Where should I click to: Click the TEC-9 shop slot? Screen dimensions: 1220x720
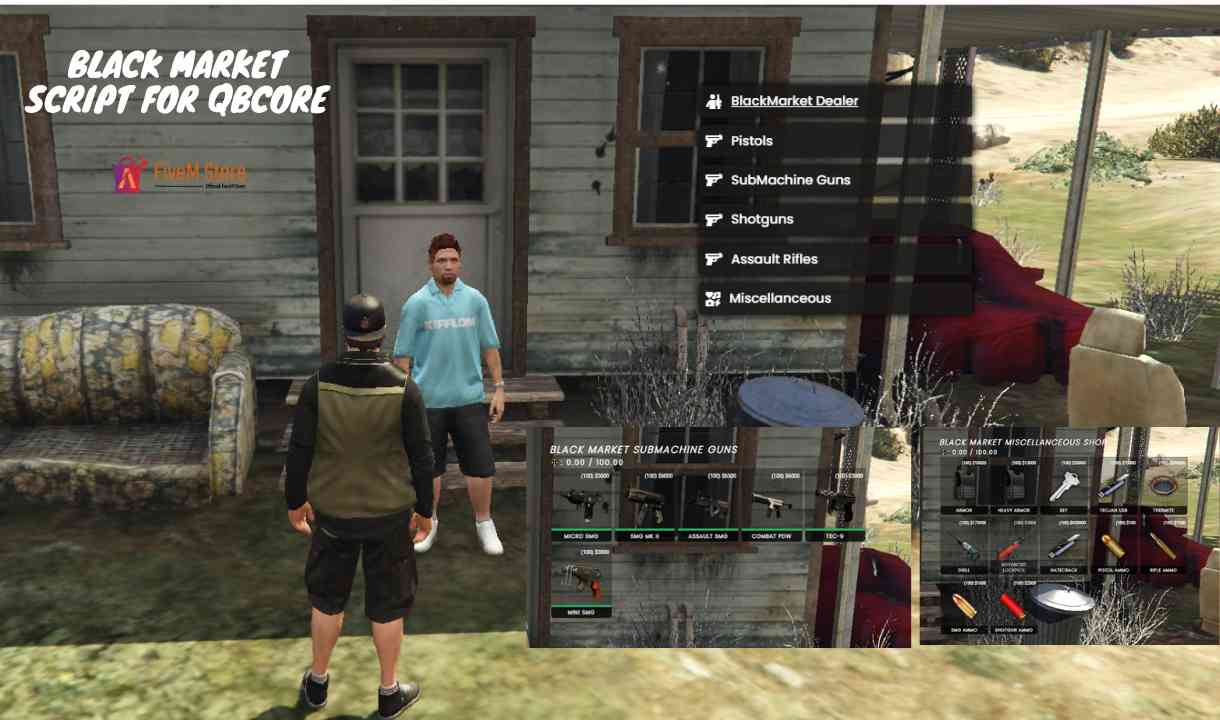click(836, 505)
